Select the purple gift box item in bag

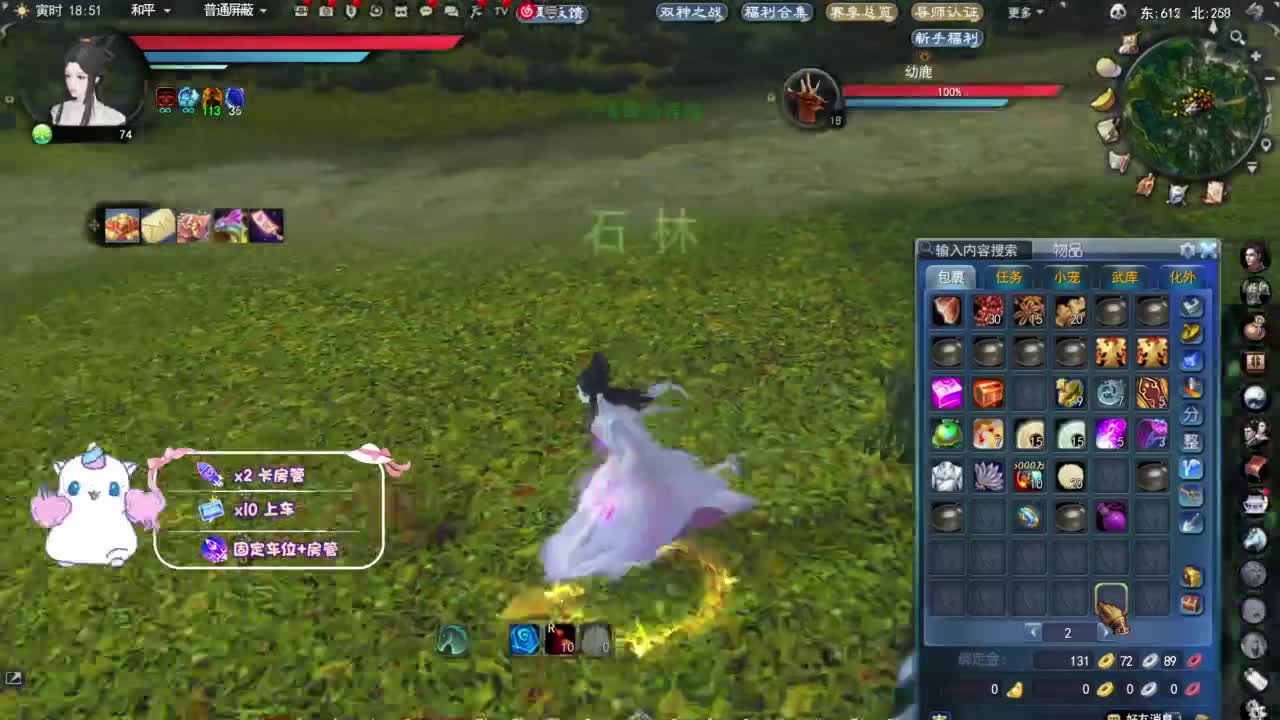(948, 393)
